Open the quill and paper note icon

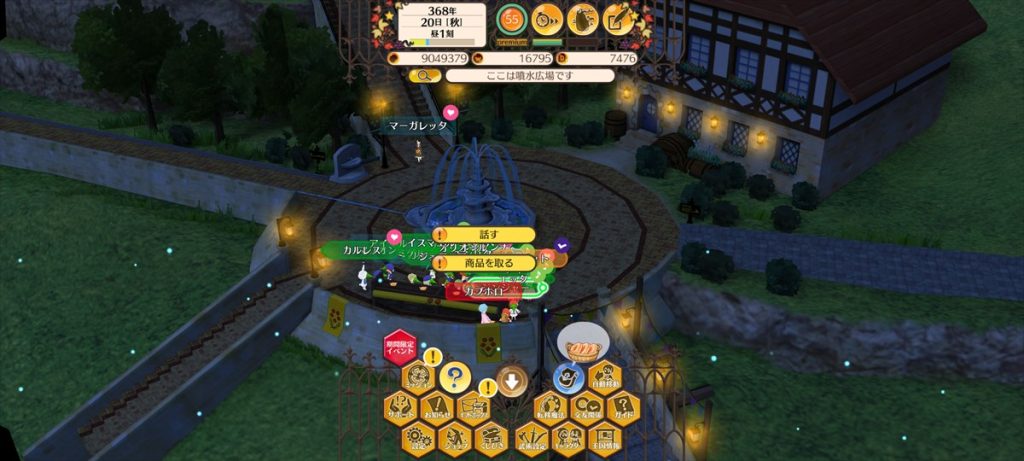click(x=619, y=18)
